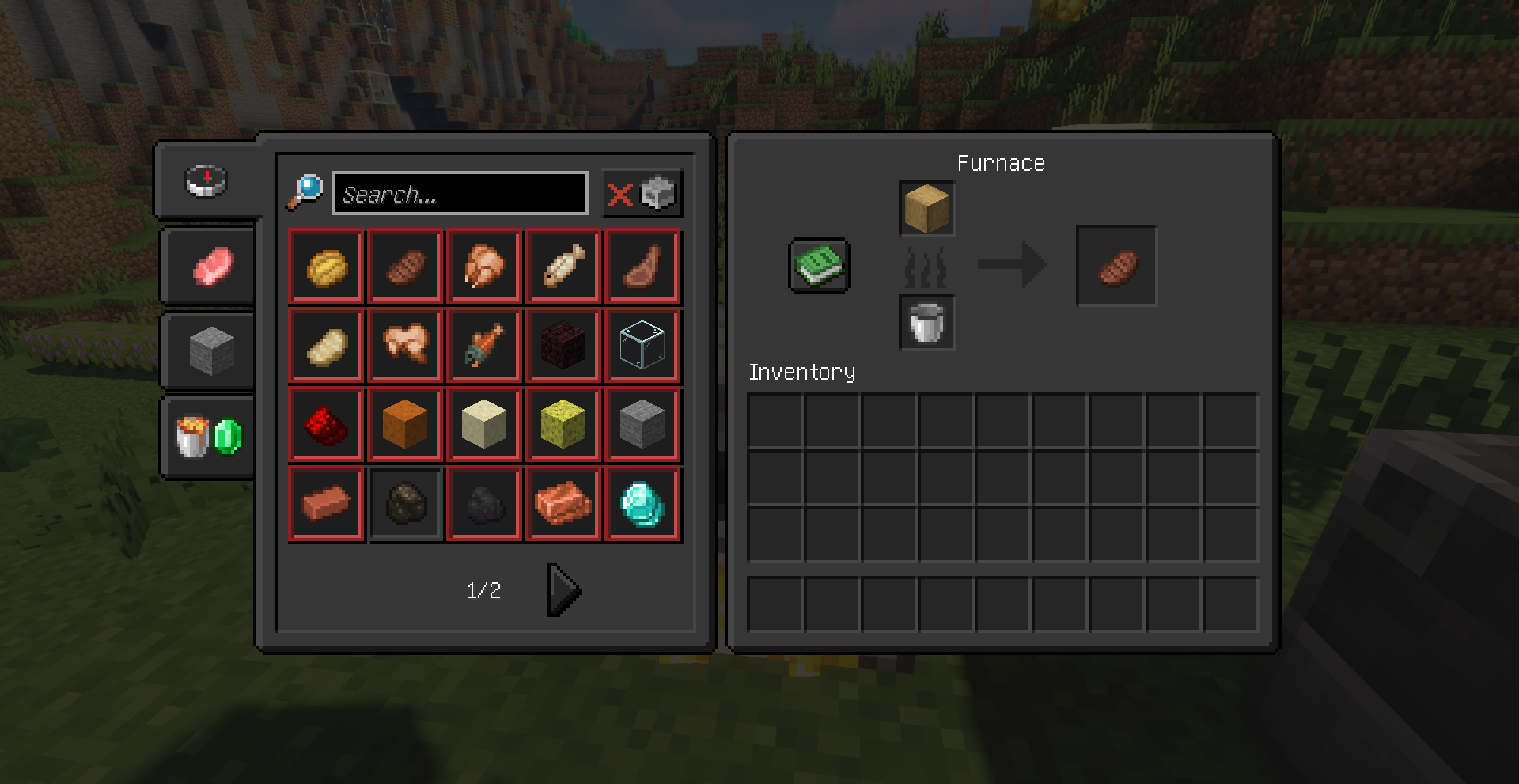Close the recipe book with green book button
Screen dimensions: 1519x784
tap(820, 265)
